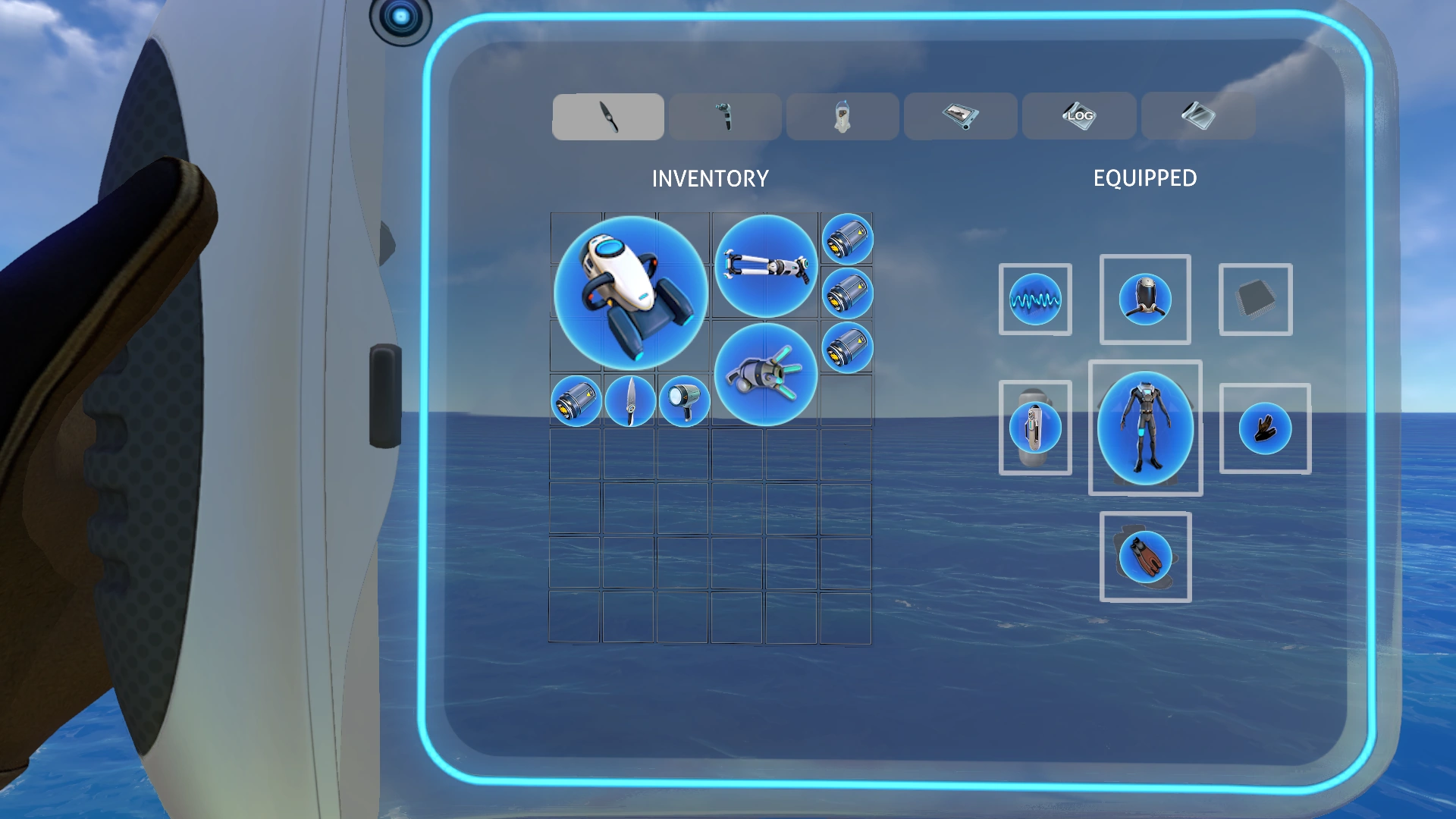Image resolution: width=1456 pixels, height=819 pixels.
Task: Switch to the suit tab in the top bar
Action: point(842,115)
